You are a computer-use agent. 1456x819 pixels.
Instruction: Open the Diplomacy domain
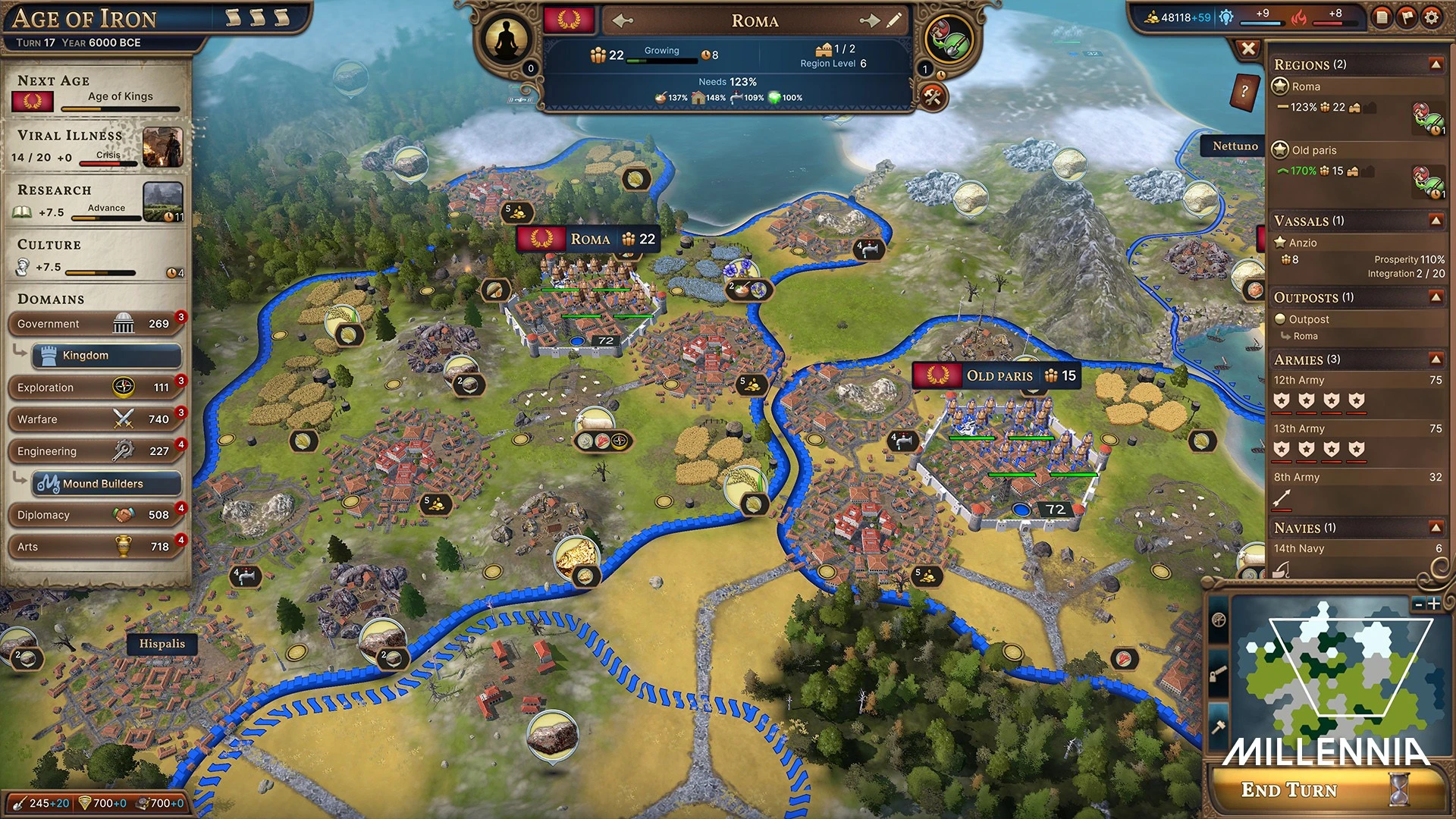click(95, 515)
